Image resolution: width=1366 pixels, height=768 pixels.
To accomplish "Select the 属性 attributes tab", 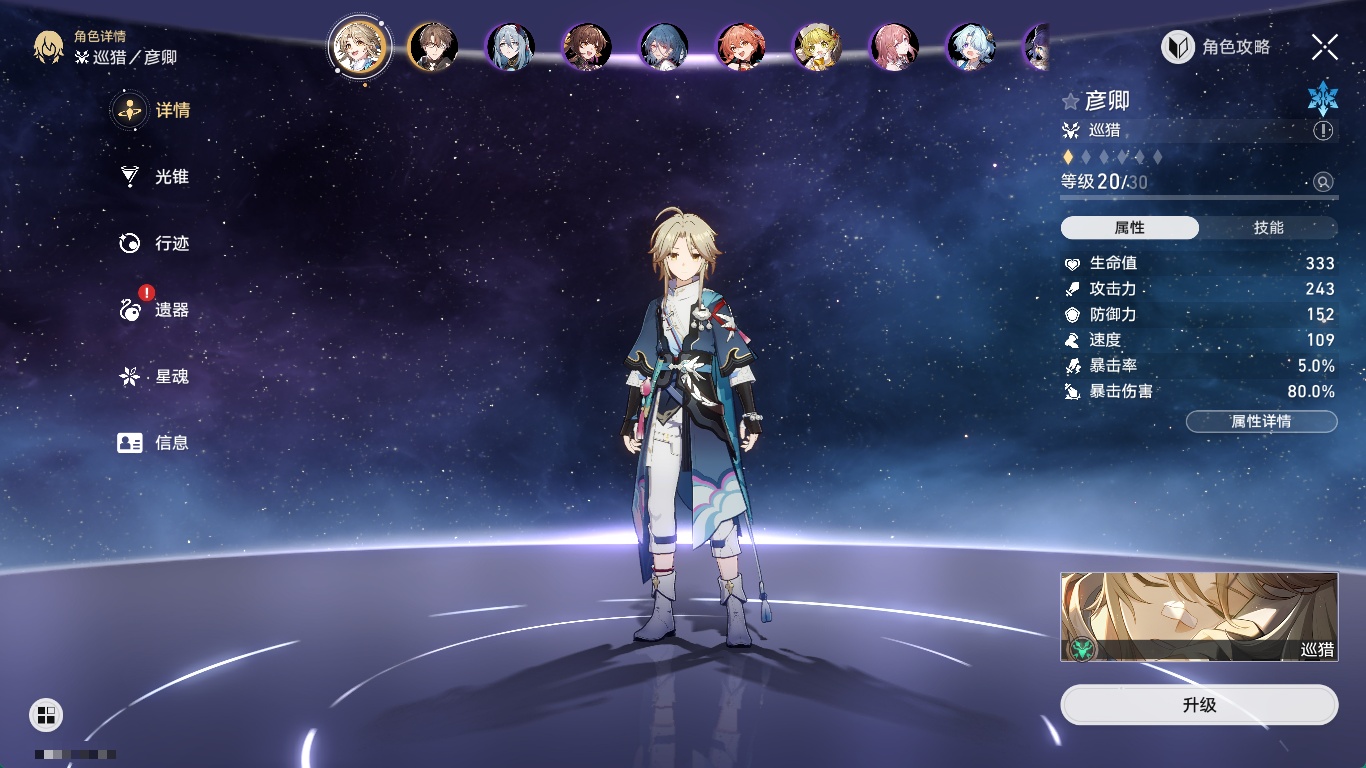I will (x=1130, y=228).
